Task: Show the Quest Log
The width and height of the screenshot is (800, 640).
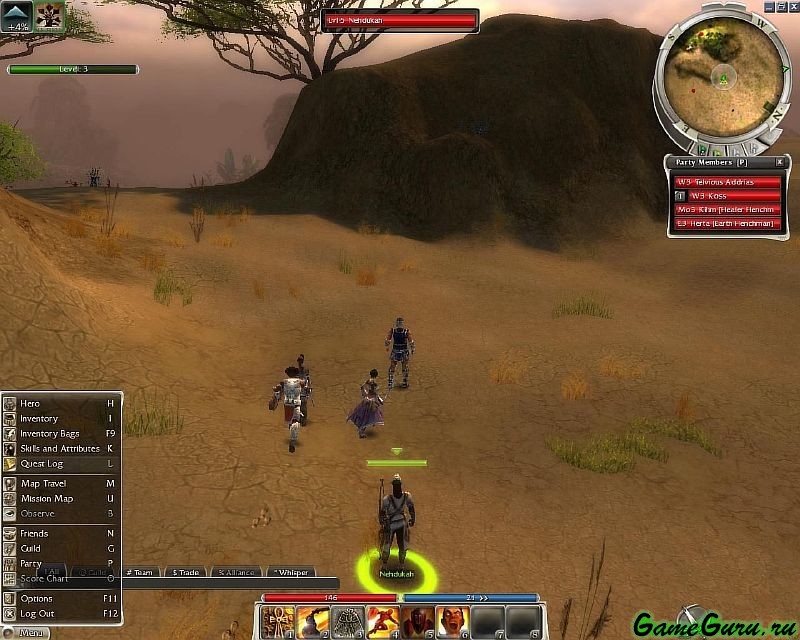Action: tap(41, 463)
